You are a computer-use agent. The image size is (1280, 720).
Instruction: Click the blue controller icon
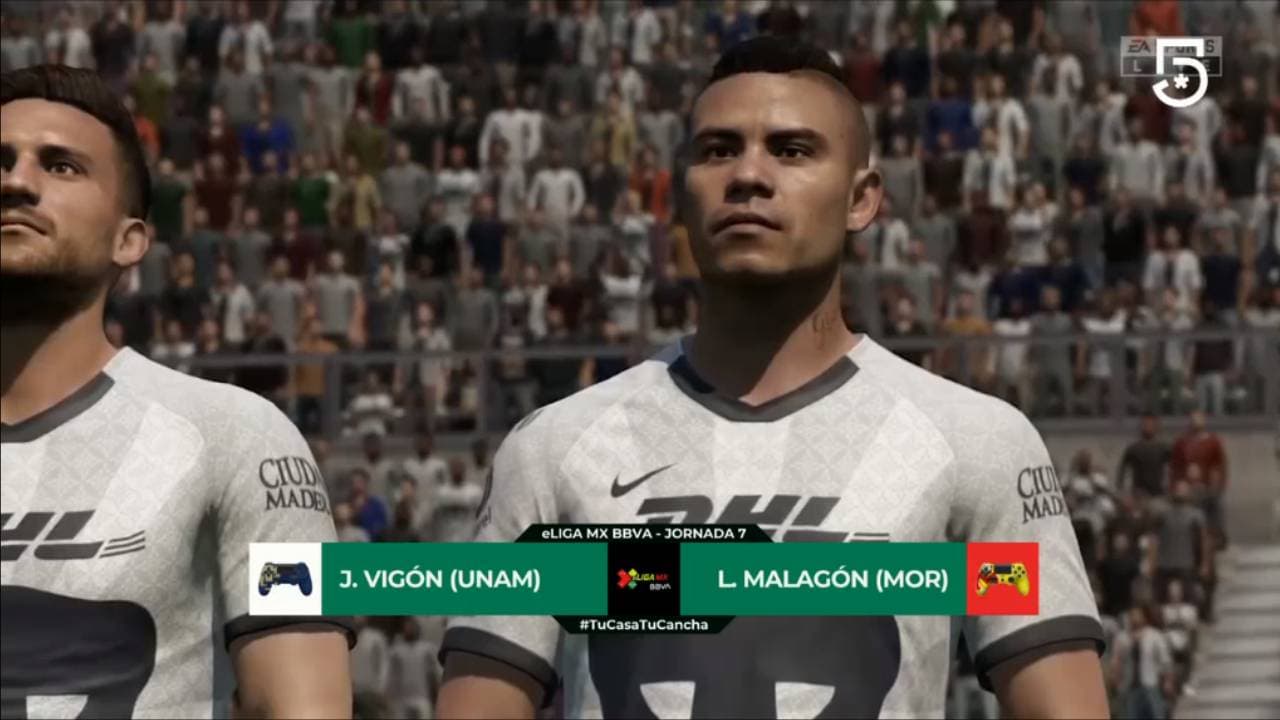(285, 579)
